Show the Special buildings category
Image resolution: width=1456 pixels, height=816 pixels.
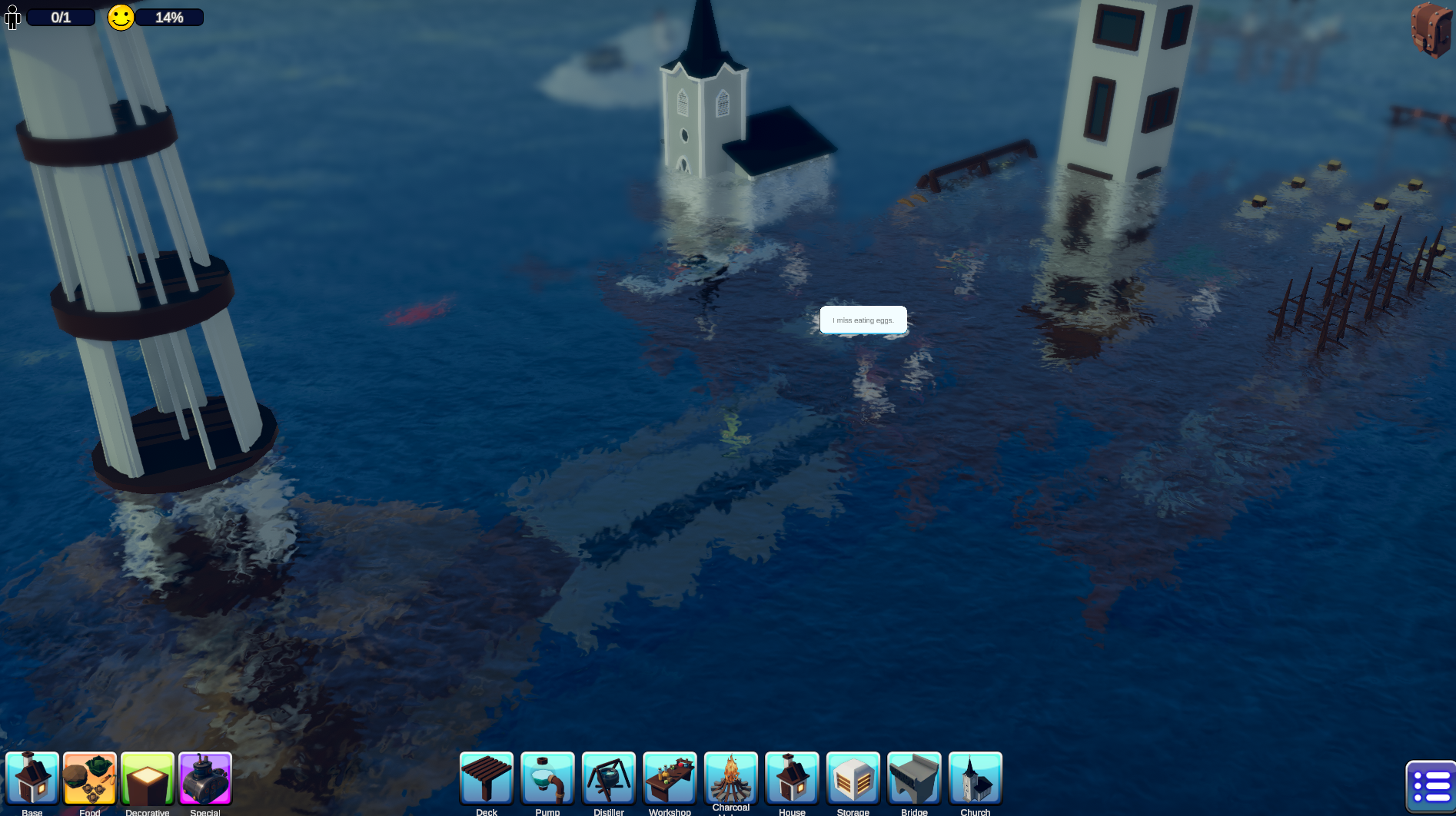click(205, 778)
